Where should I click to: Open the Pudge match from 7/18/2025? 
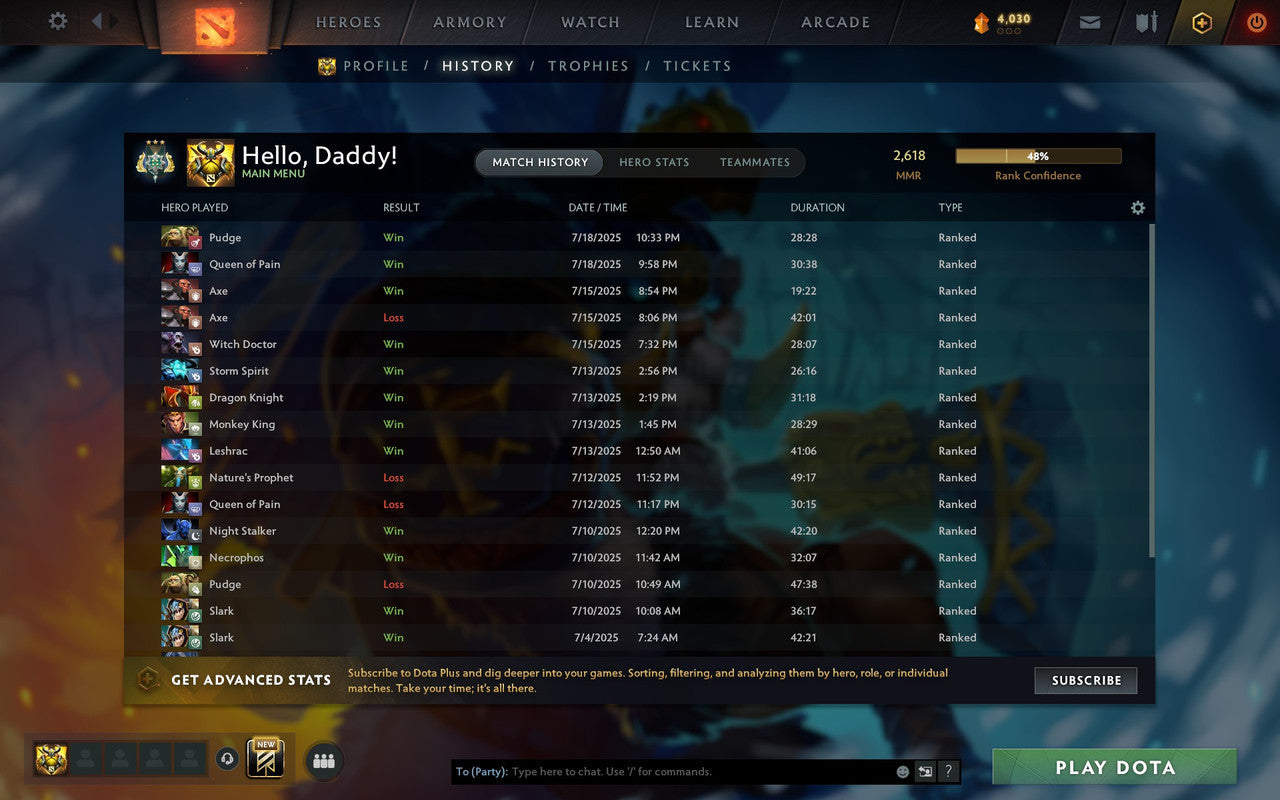pos(400,237)
